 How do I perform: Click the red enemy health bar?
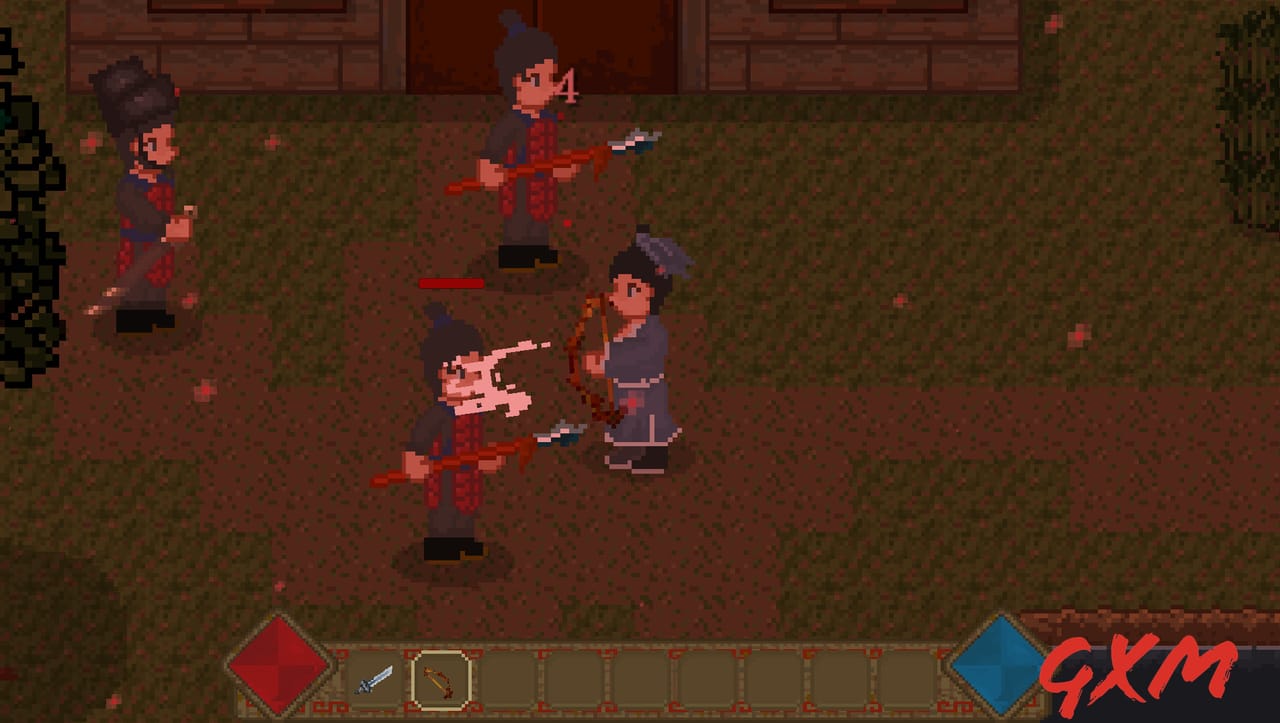pos(450,283)
